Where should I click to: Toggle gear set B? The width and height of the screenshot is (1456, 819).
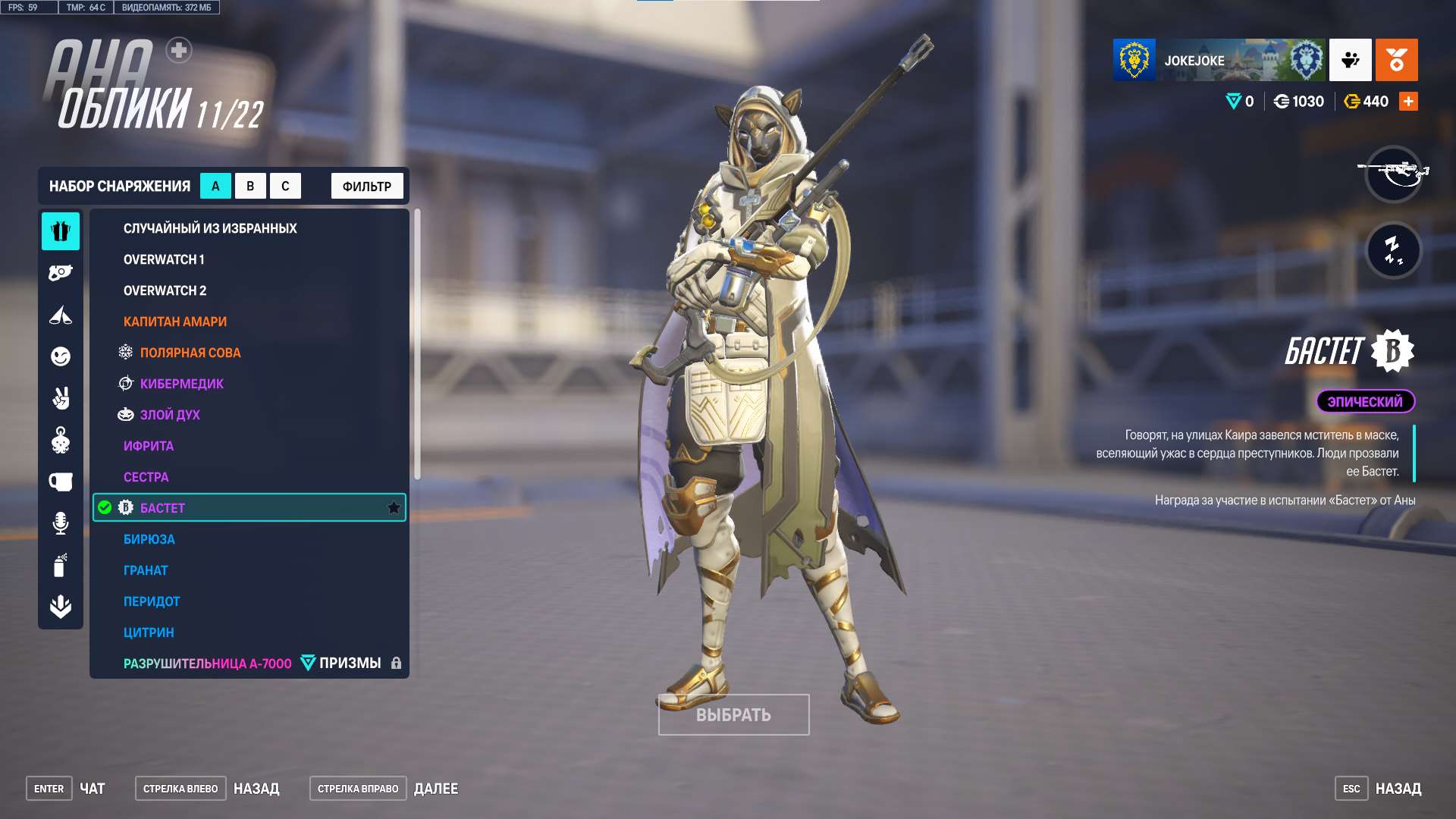250,185
